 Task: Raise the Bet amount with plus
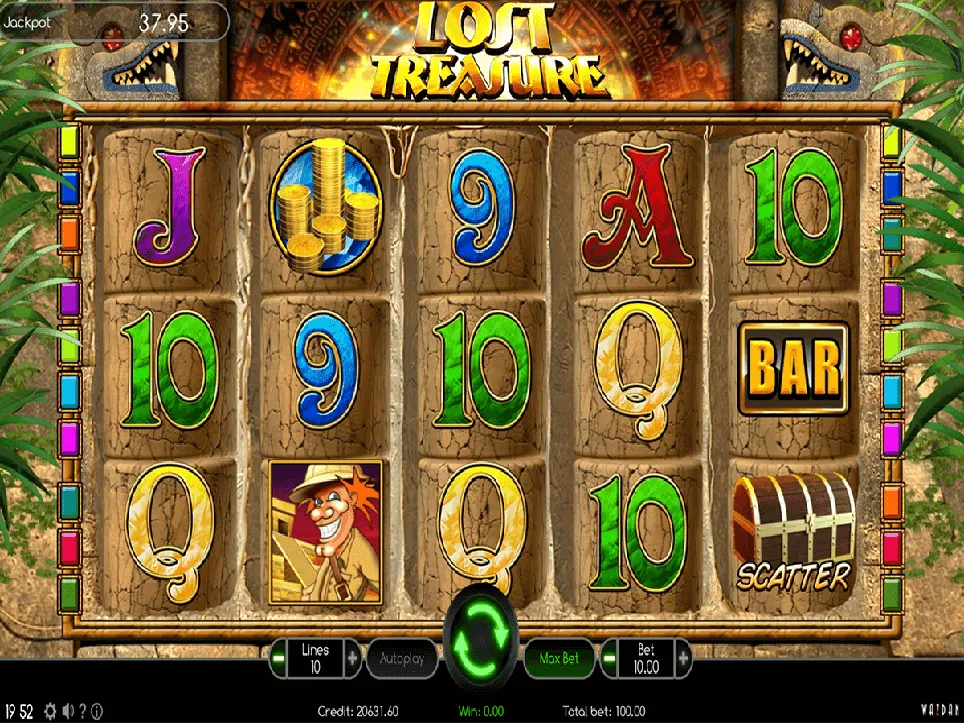(684, 659)
